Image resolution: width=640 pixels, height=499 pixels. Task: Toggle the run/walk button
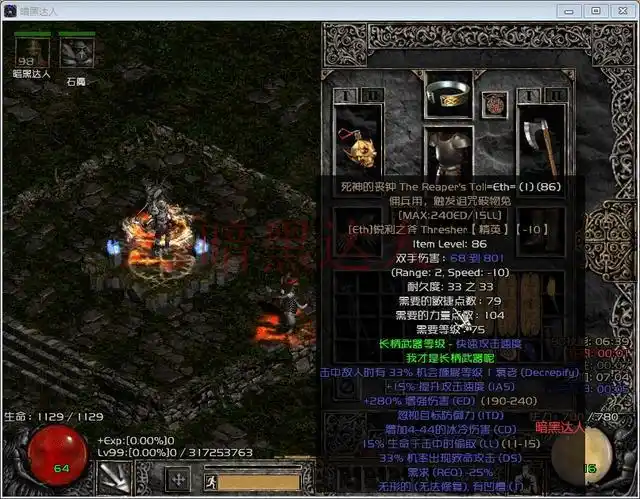[212, 480]
